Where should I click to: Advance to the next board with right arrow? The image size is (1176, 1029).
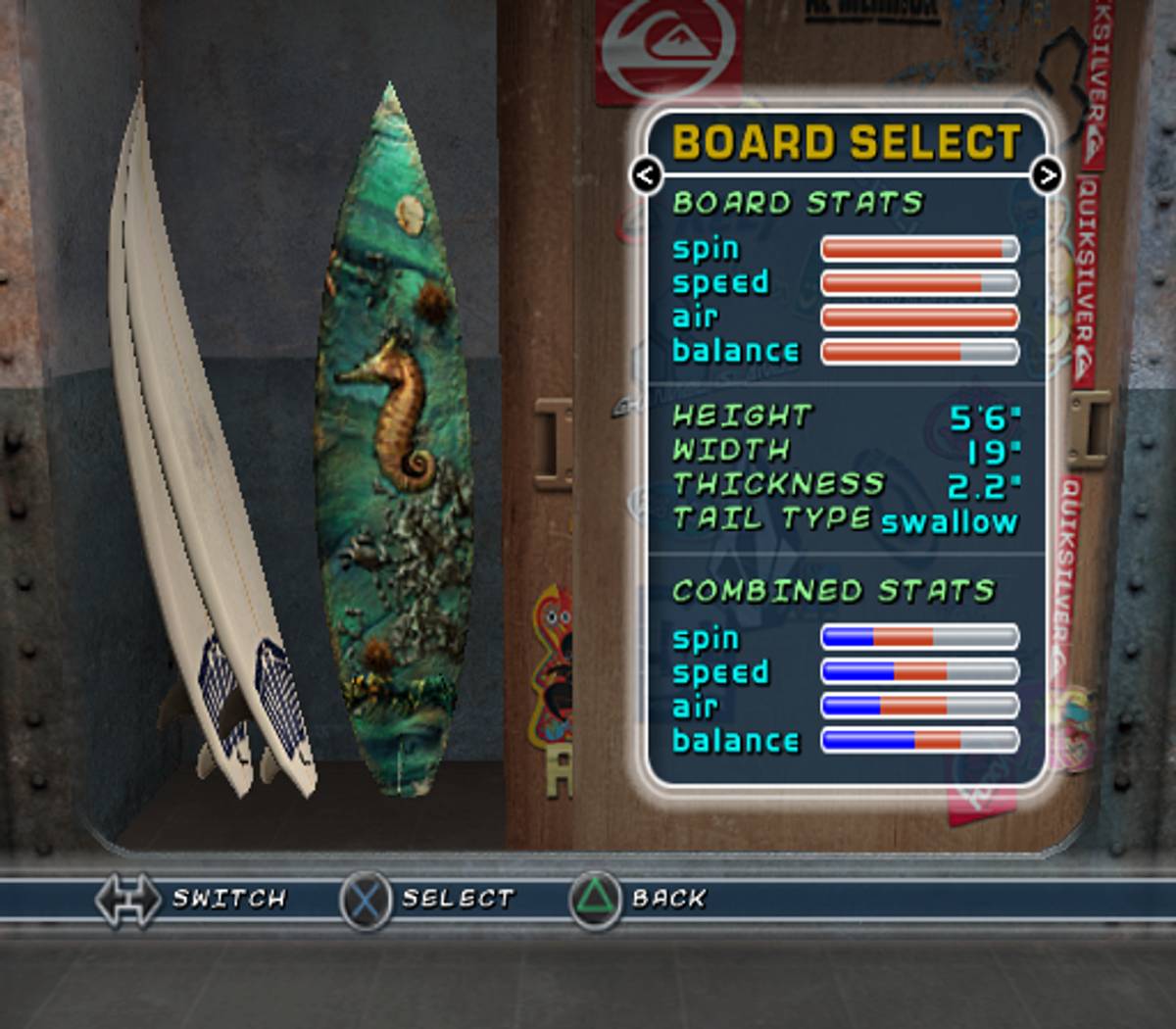[1047, 175]
